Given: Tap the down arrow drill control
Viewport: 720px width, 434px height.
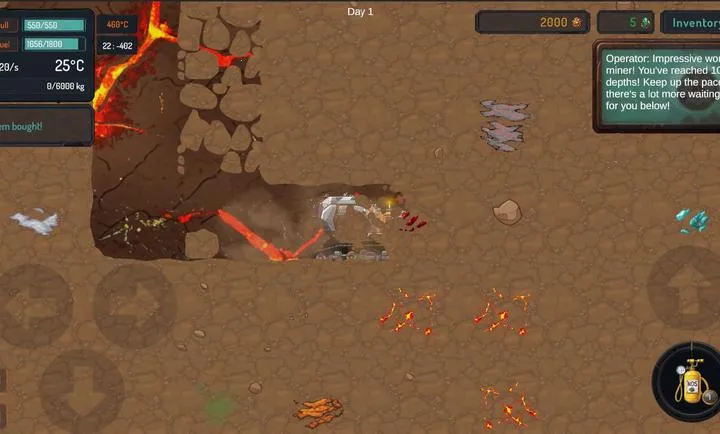Looking at the screenshot, I should coord(82,390).
